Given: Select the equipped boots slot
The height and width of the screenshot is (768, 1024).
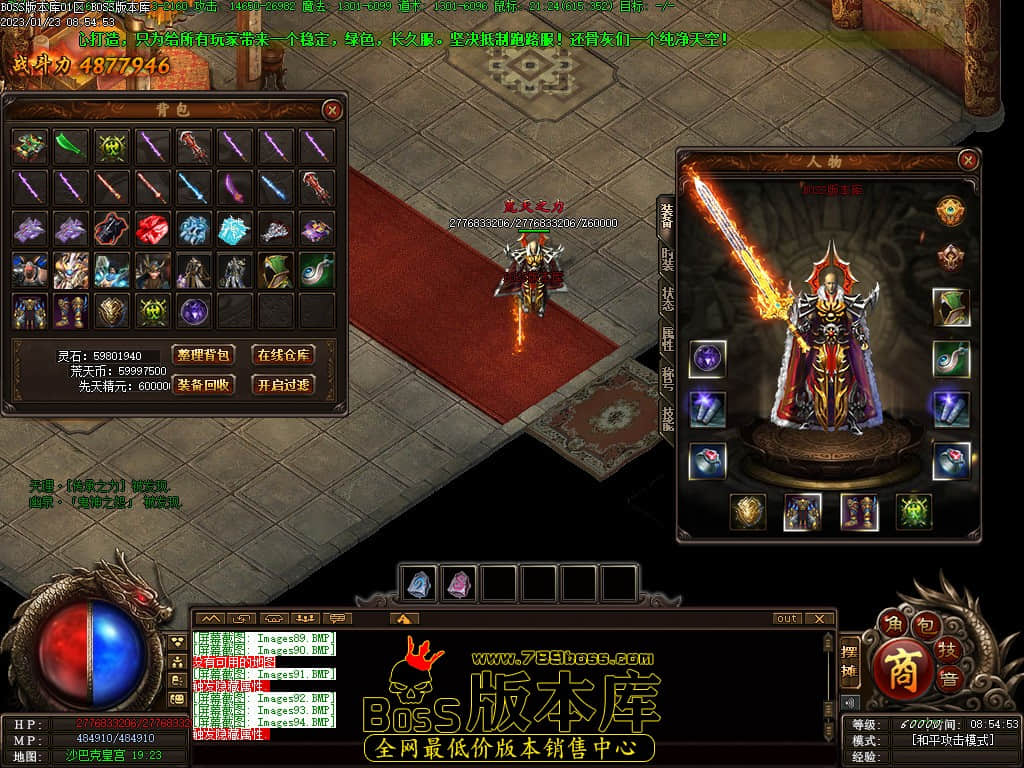Looking at the screenshot, I should pos(859,512).
